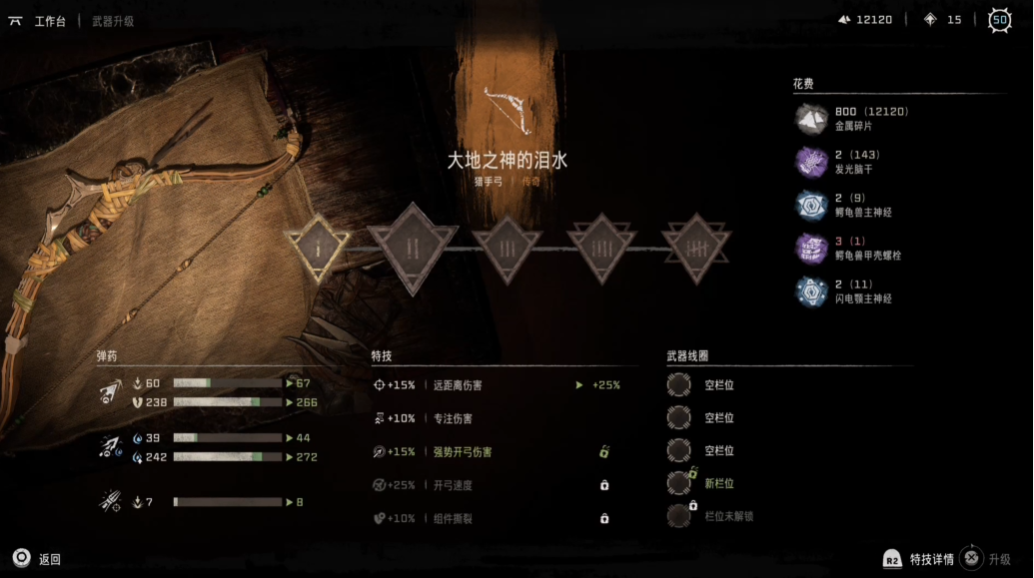Viewport: 1034px width, 578px height.
Task: Select the 强势开弓伤害 perk row
Action: click(500, 452)
